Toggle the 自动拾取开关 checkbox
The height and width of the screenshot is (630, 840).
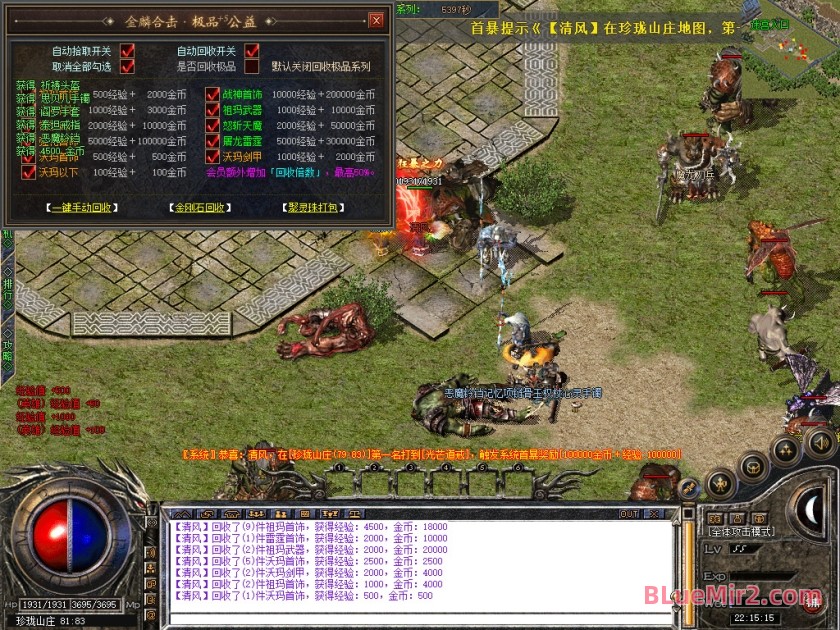[127, 51]
